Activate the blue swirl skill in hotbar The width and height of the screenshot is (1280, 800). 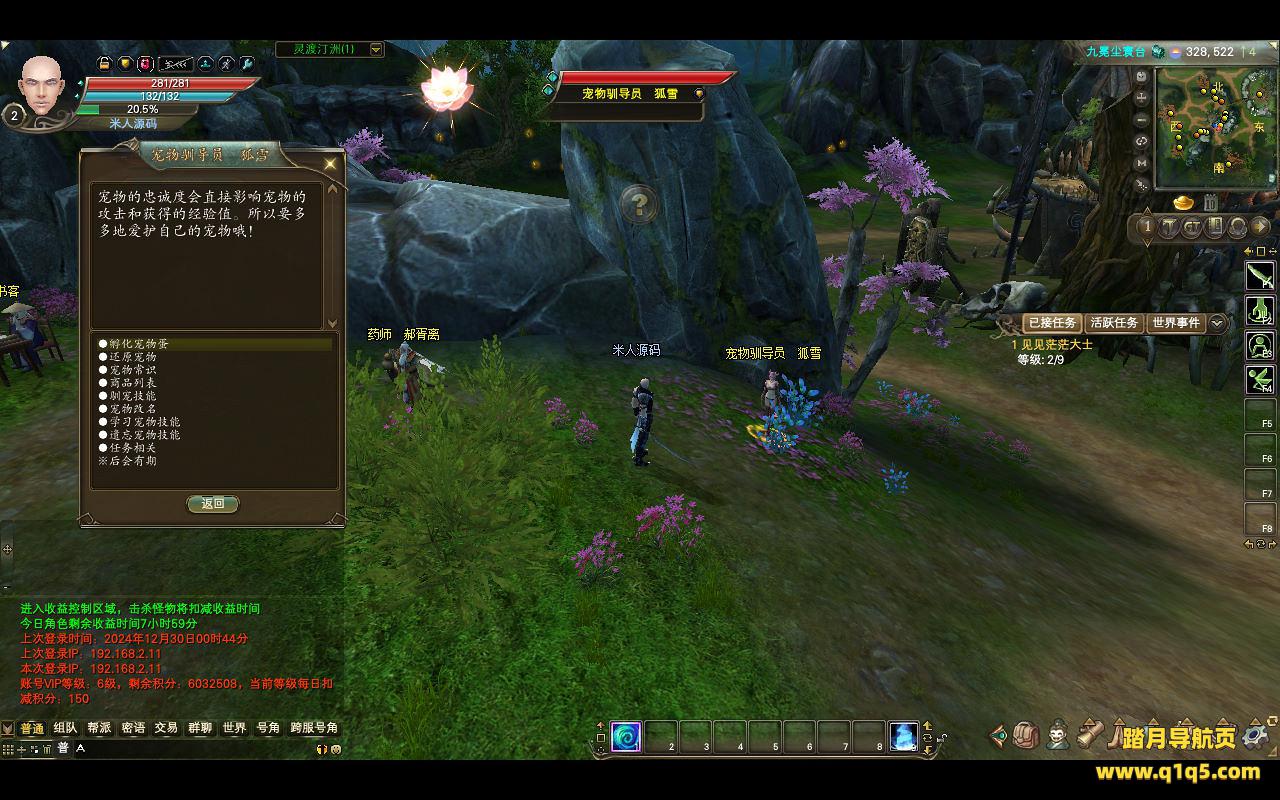click(626, 737)
